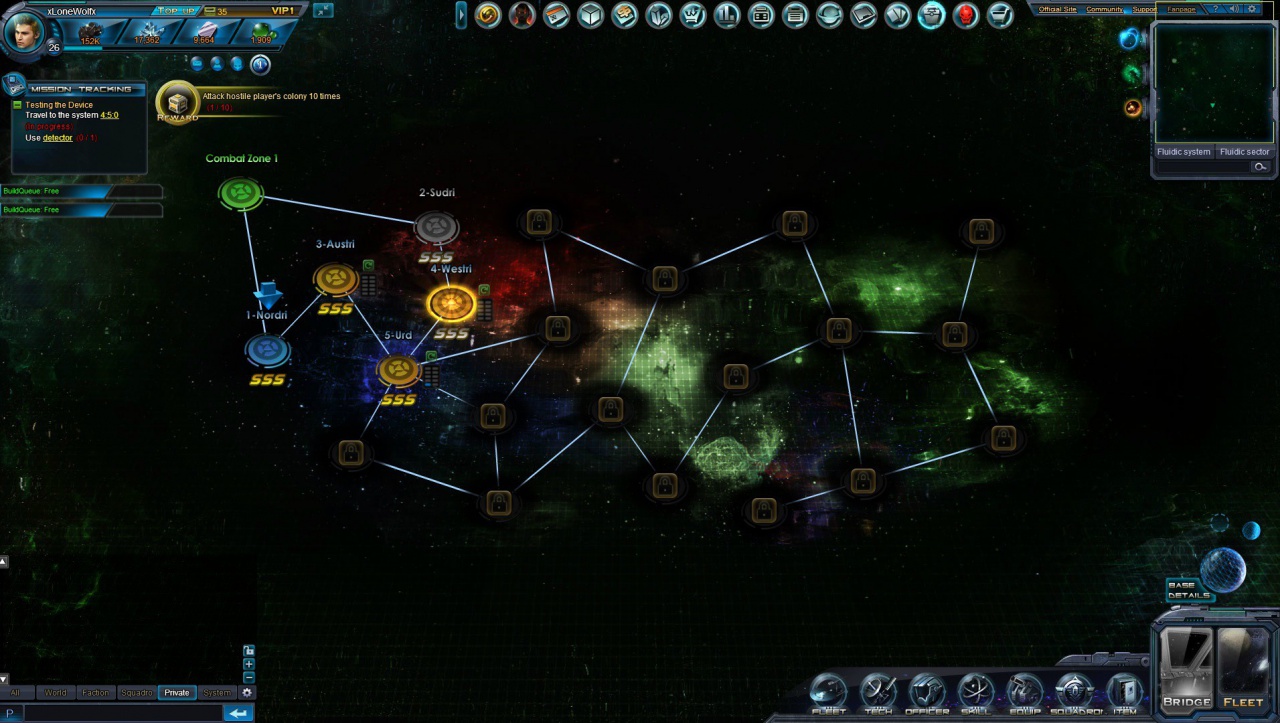Click the detector link in Mission Tracking

[58, 138]
